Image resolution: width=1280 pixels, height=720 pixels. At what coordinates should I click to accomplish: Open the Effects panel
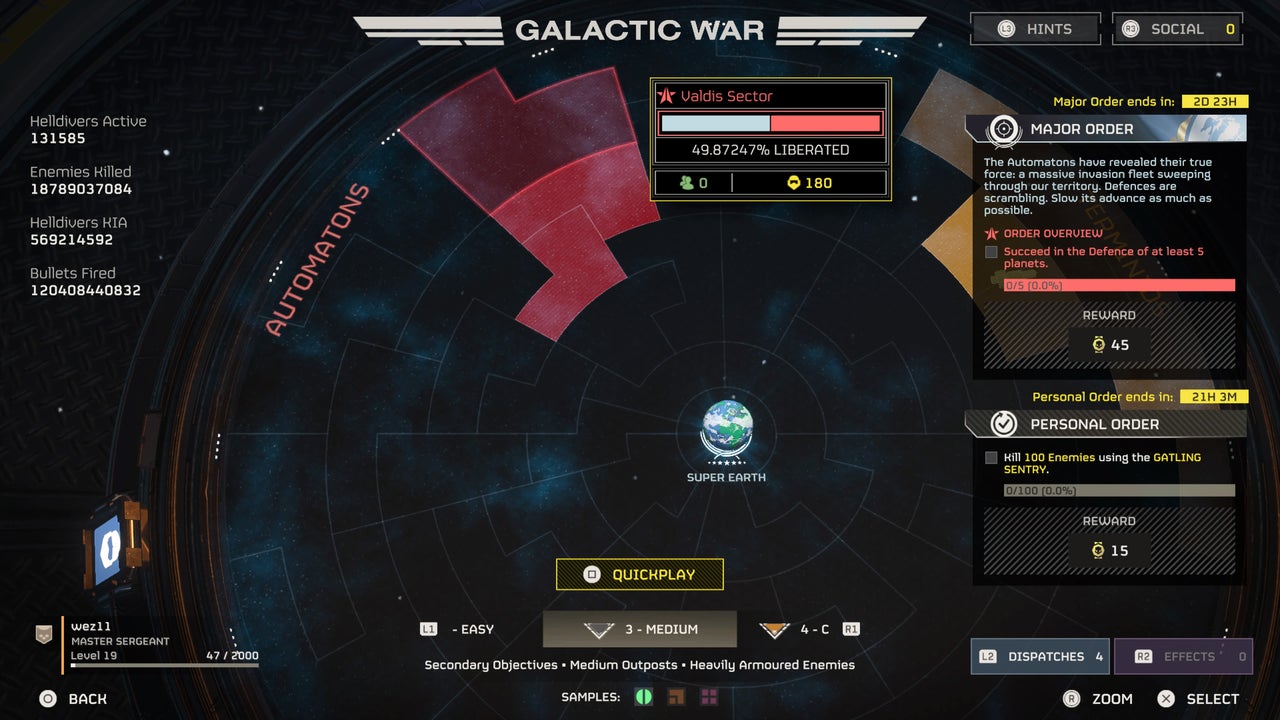pyautogui.click(x=1184, y=657)
